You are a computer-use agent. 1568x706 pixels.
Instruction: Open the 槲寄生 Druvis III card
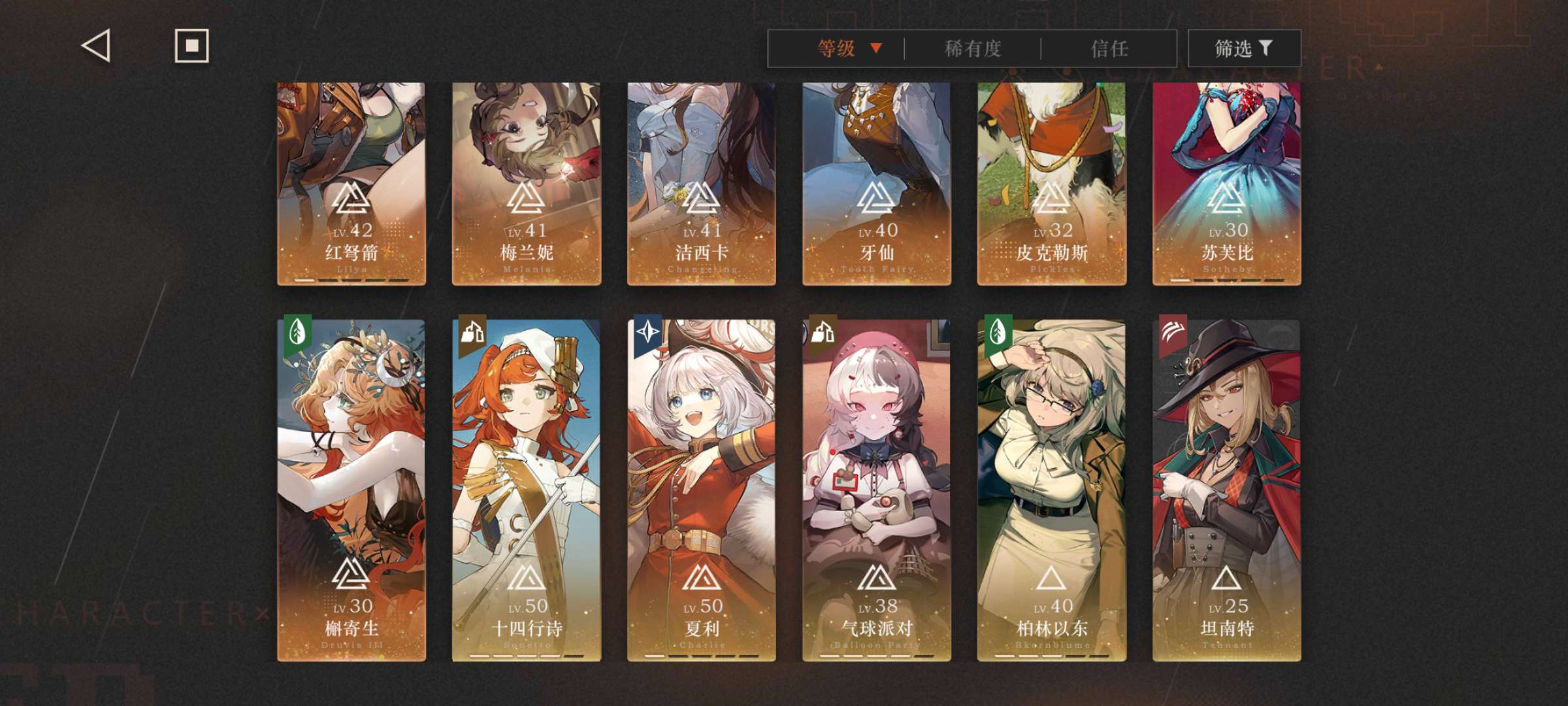(351, 490)
